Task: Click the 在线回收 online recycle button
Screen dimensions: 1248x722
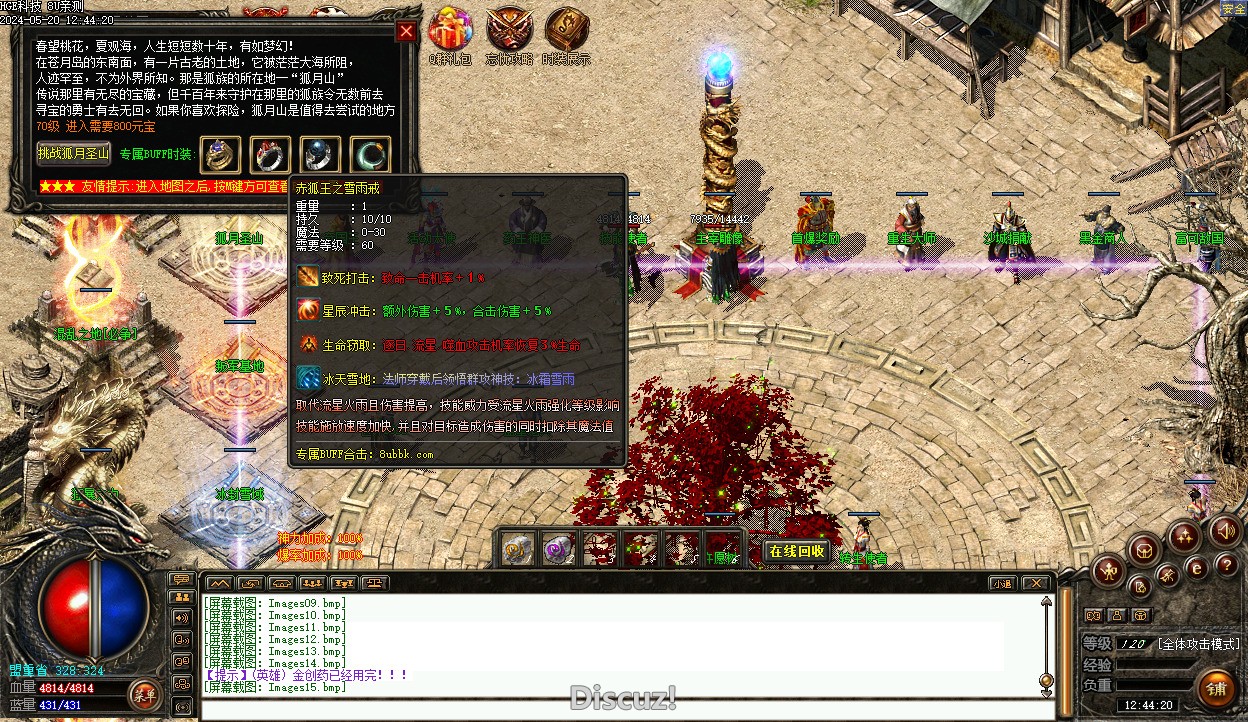Action: click(797, 551)
